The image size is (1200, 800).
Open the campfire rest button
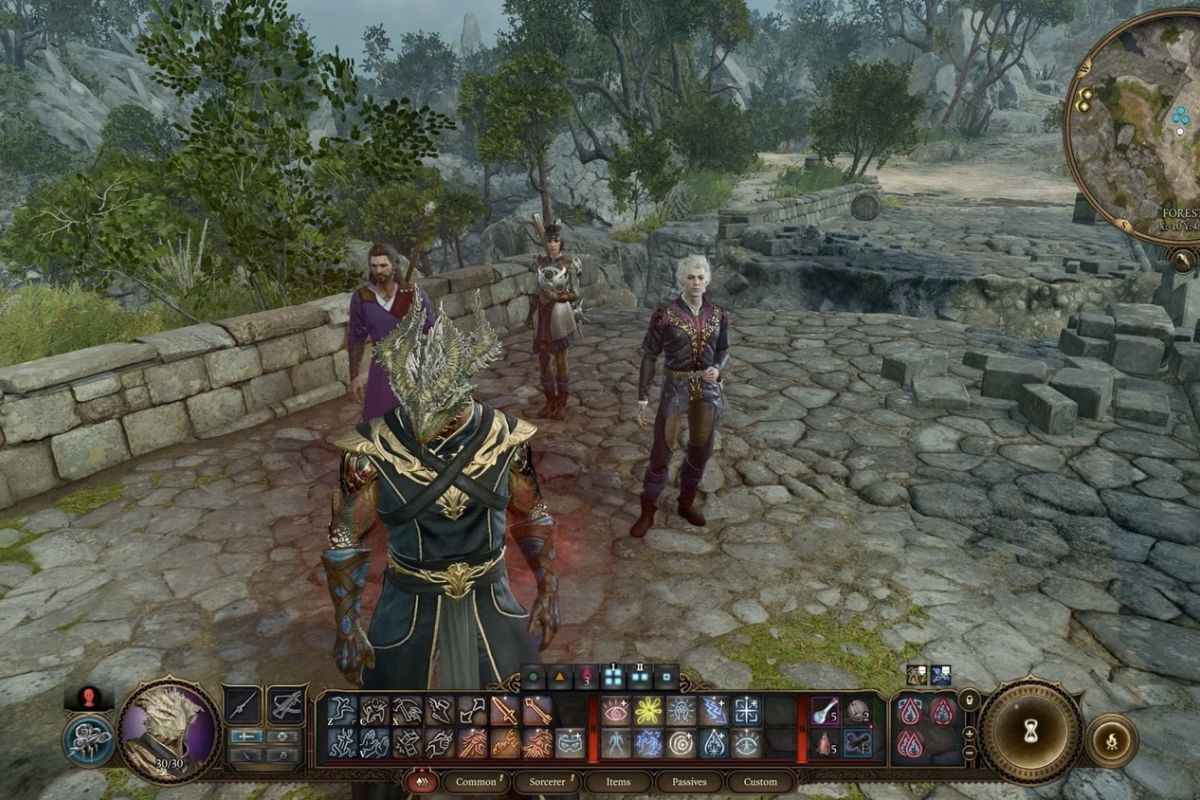[x=1110, y=741]
